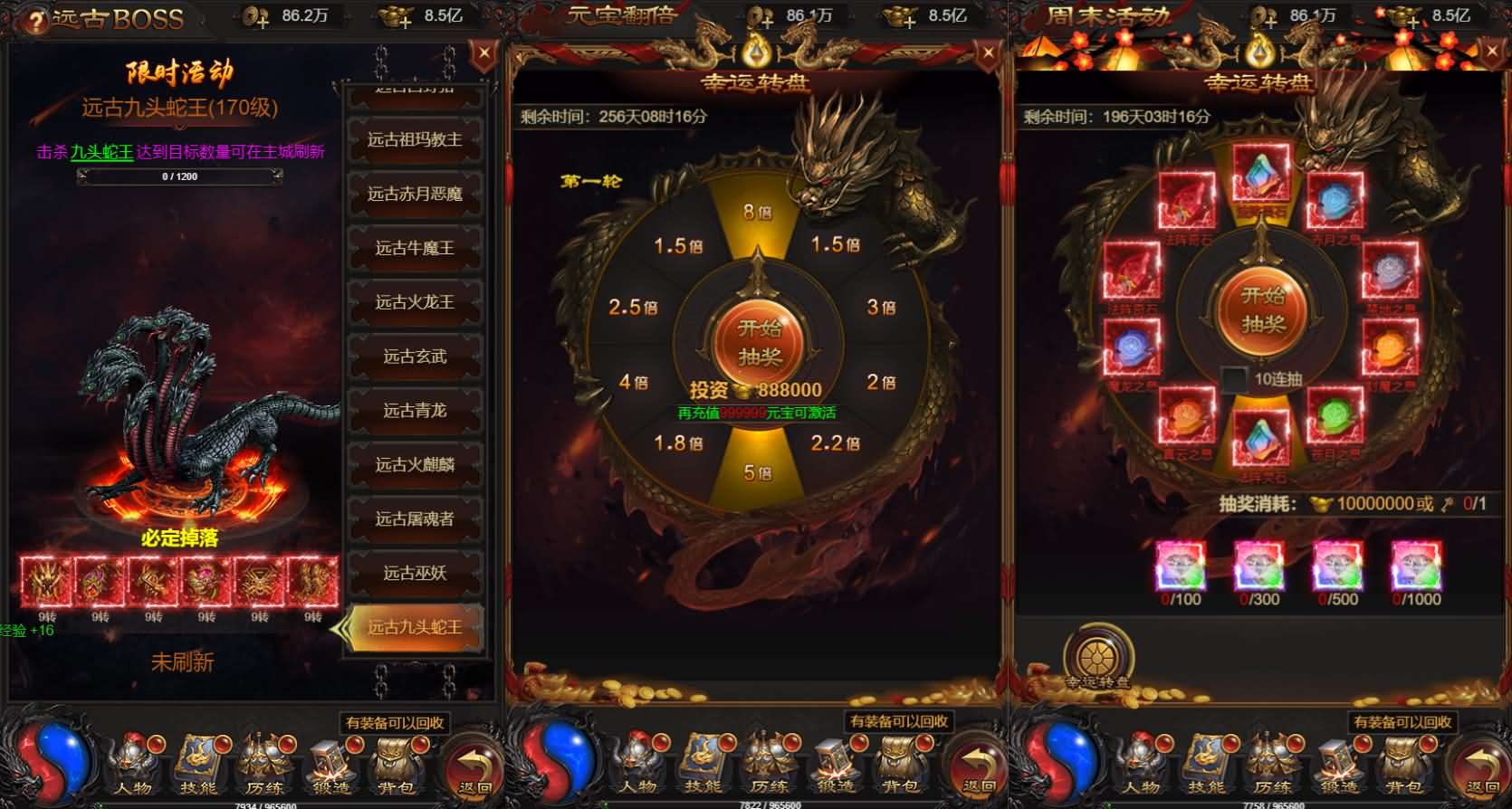
Task: Select the 远古牛魔王 boss entry
Action: click(415, 248)
